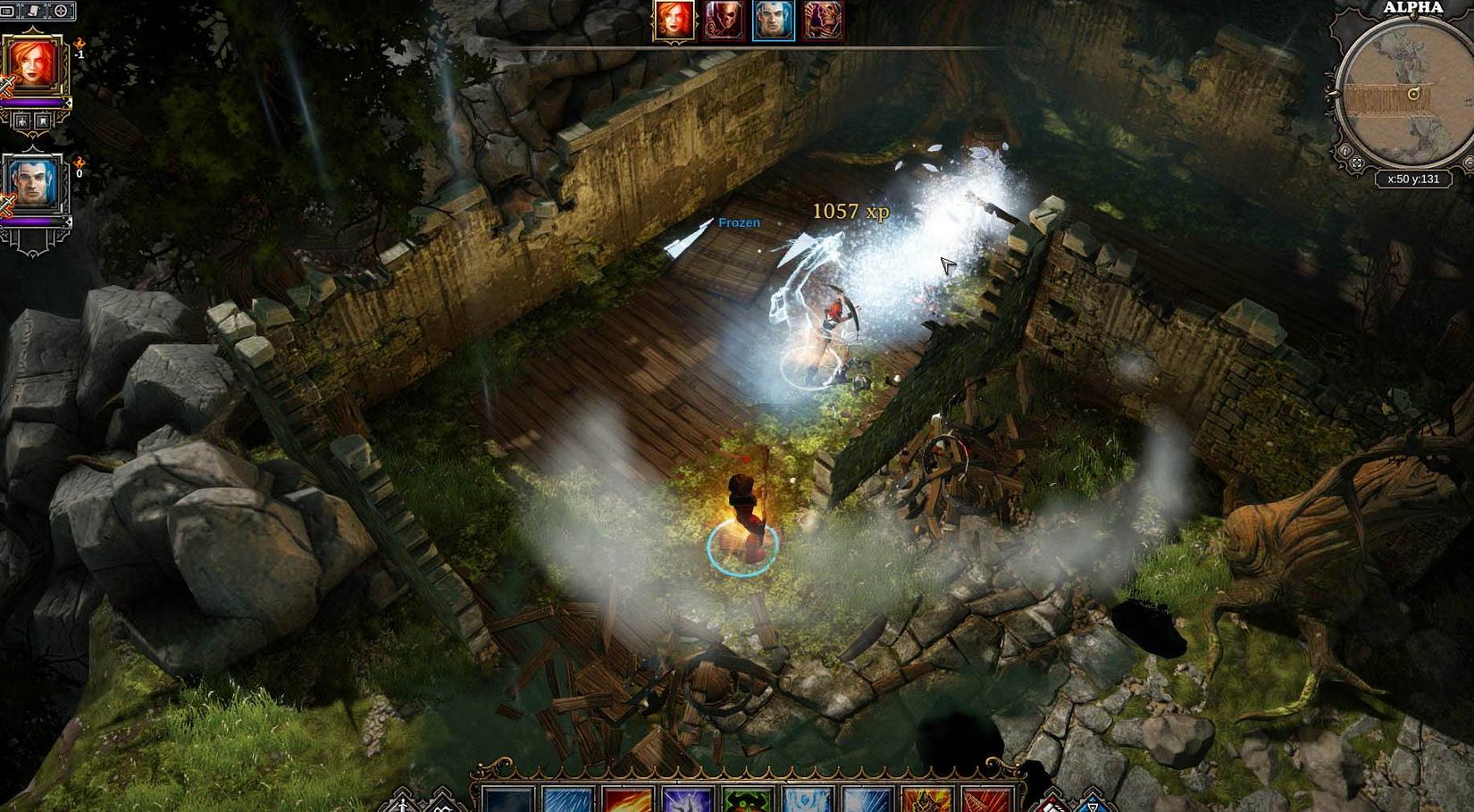Image resolution: width=1474 pixels, height=812 pixels.
Task: Use the purple burst skill in hotbar
Action: point(688,799)
